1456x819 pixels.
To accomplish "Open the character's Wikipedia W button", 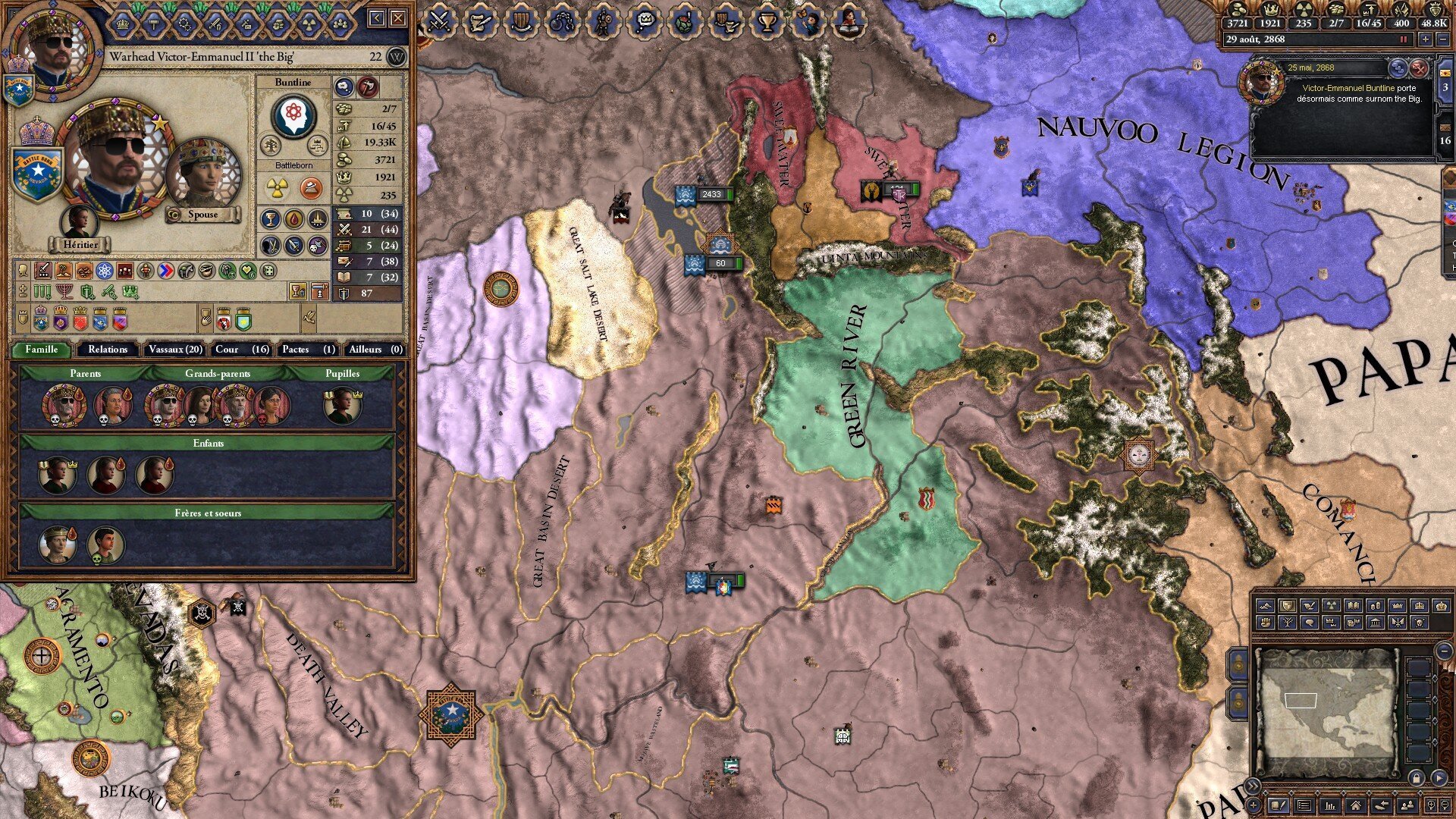I will 396,57.
